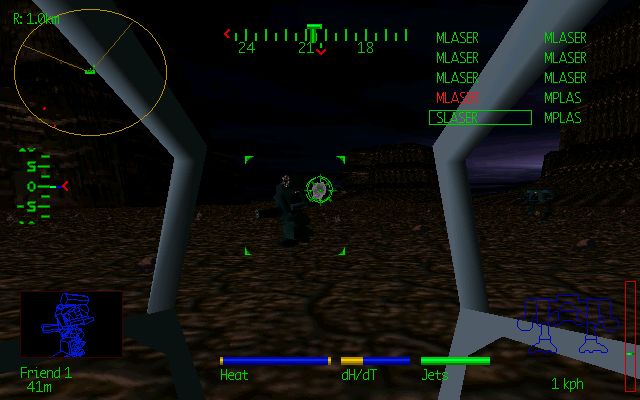Choose the red MLASER weapon entry

pos(457,98)
